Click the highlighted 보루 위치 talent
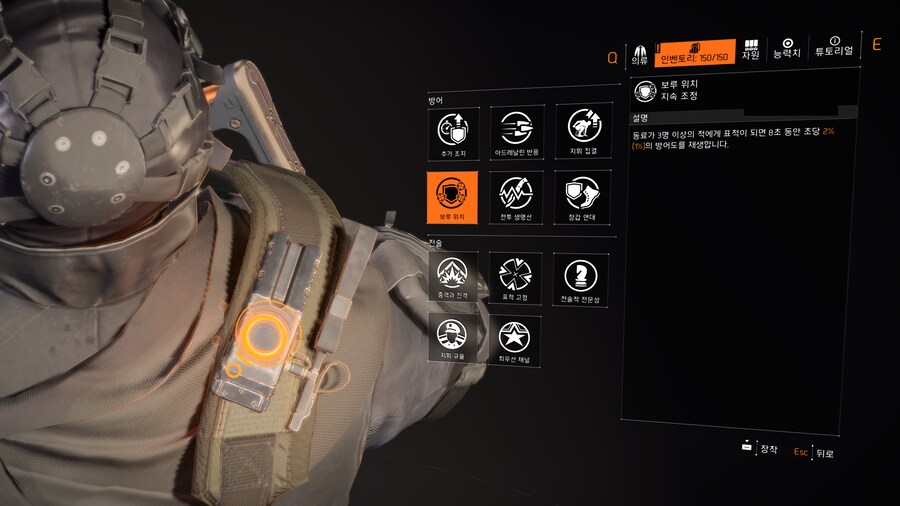The width and height of the screenshot is (900, 506). click(452, 196)
